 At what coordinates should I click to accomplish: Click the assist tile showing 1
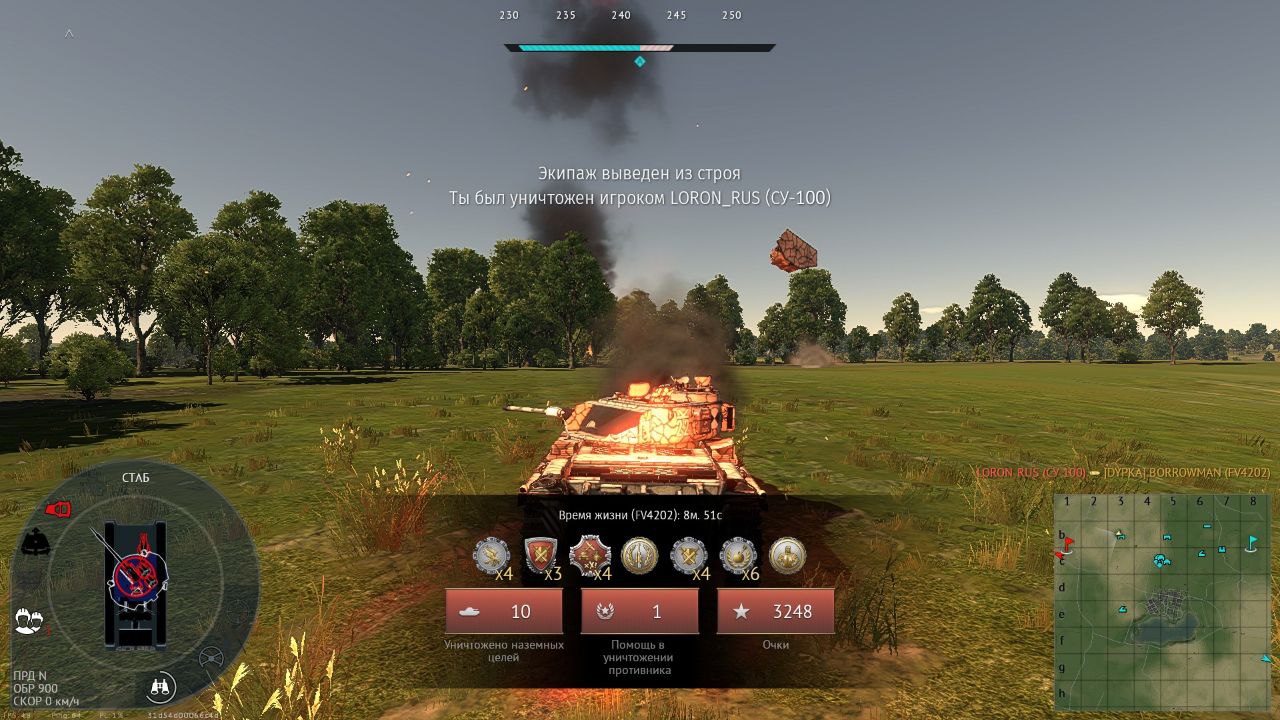coord(640,611)
